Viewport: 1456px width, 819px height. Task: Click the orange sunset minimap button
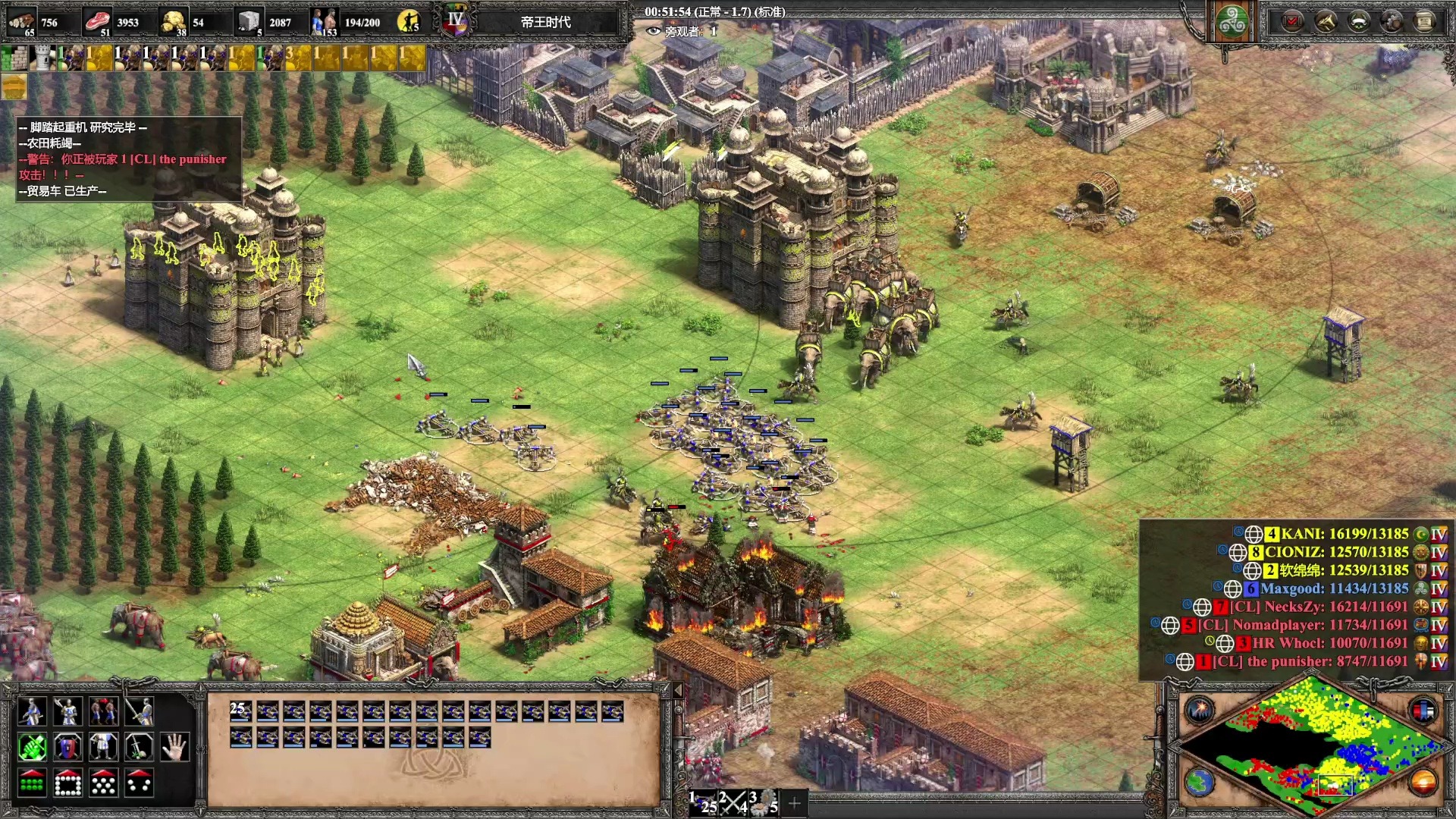tap(1423, 782)
